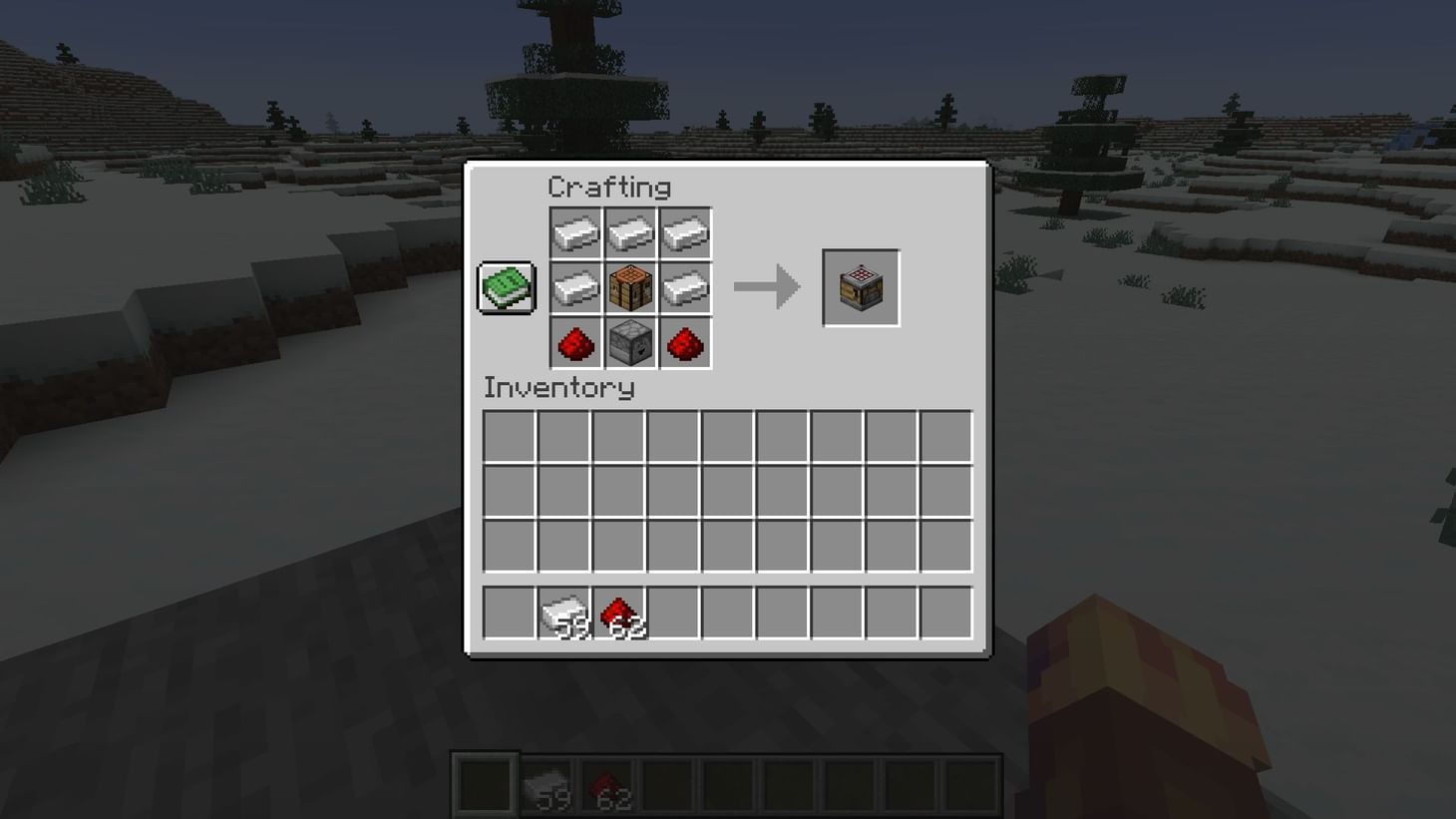The height and width of the screenshot is (819, 1456).
Task: Pick up the stack of 62 redstone dust
Action: point(617,611)
